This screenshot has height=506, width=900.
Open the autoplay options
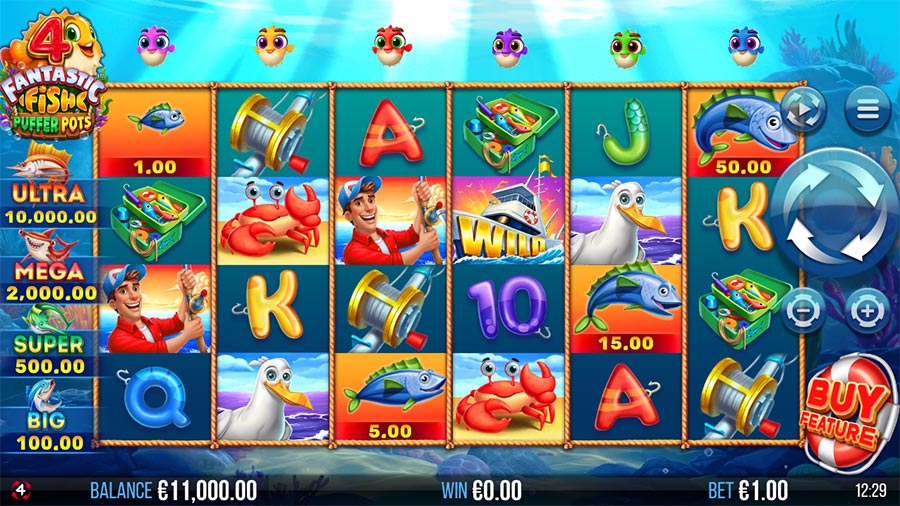click(803, 108)
